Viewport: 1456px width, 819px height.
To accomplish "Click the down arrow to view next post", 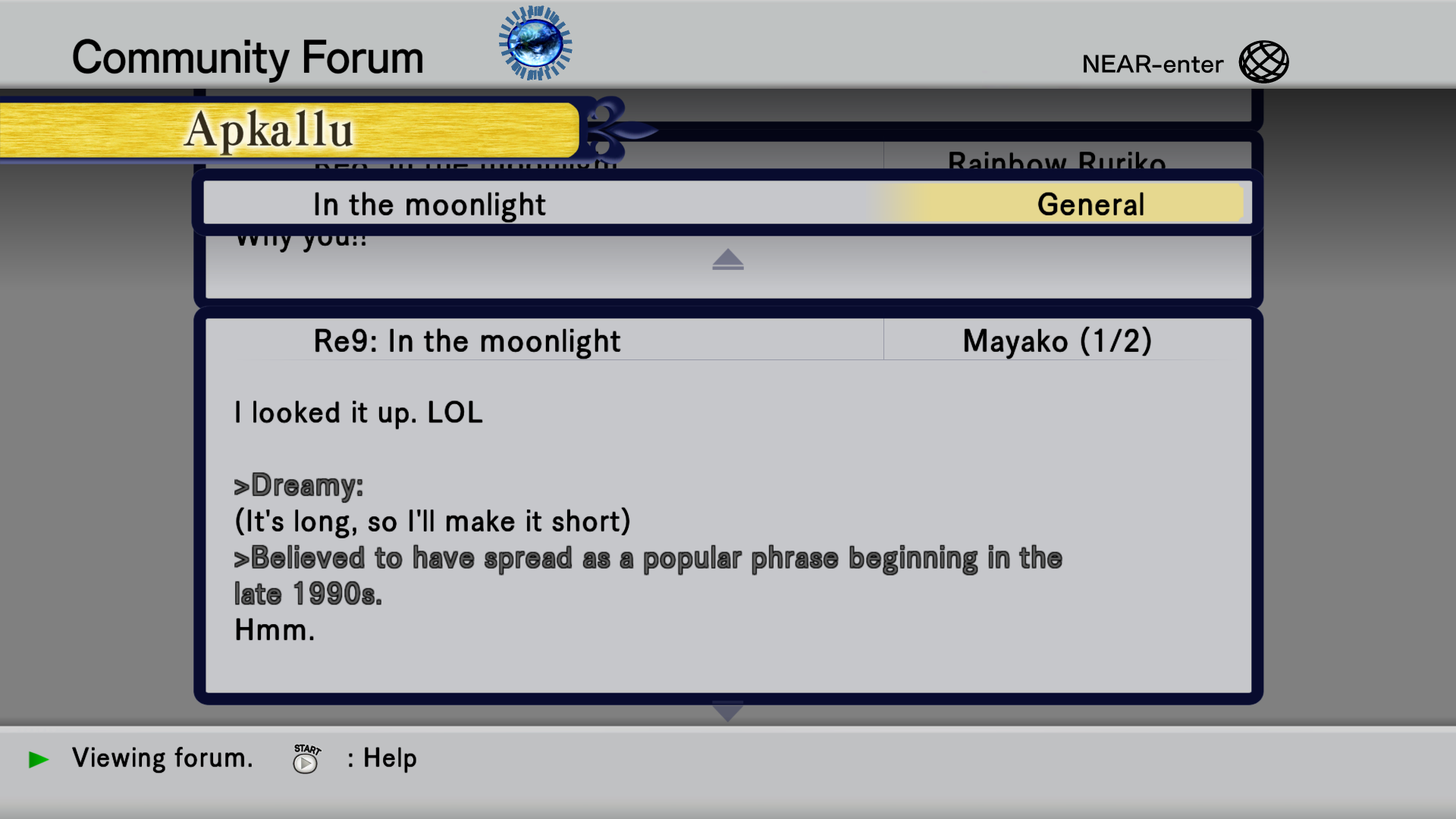I will pos(728,713).
